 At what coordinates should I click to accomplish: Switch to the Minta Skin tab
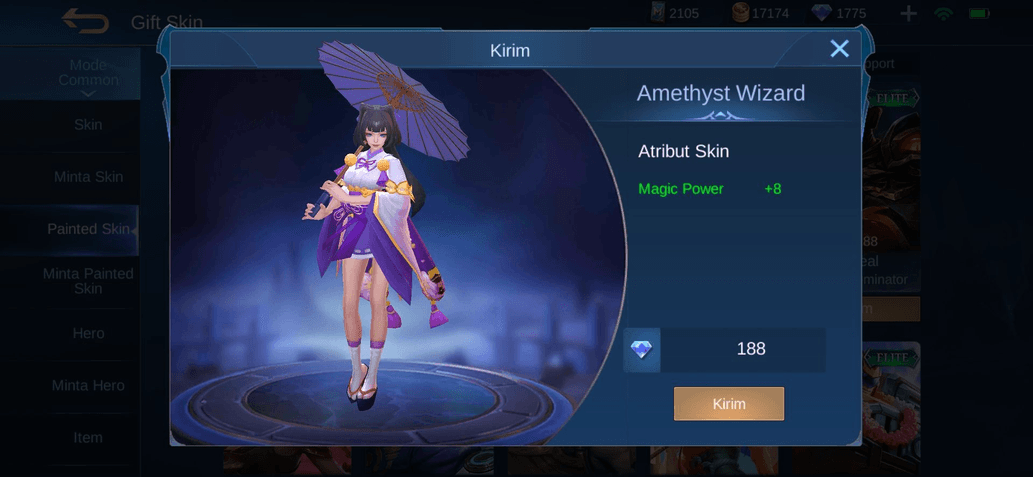point(88,177)
